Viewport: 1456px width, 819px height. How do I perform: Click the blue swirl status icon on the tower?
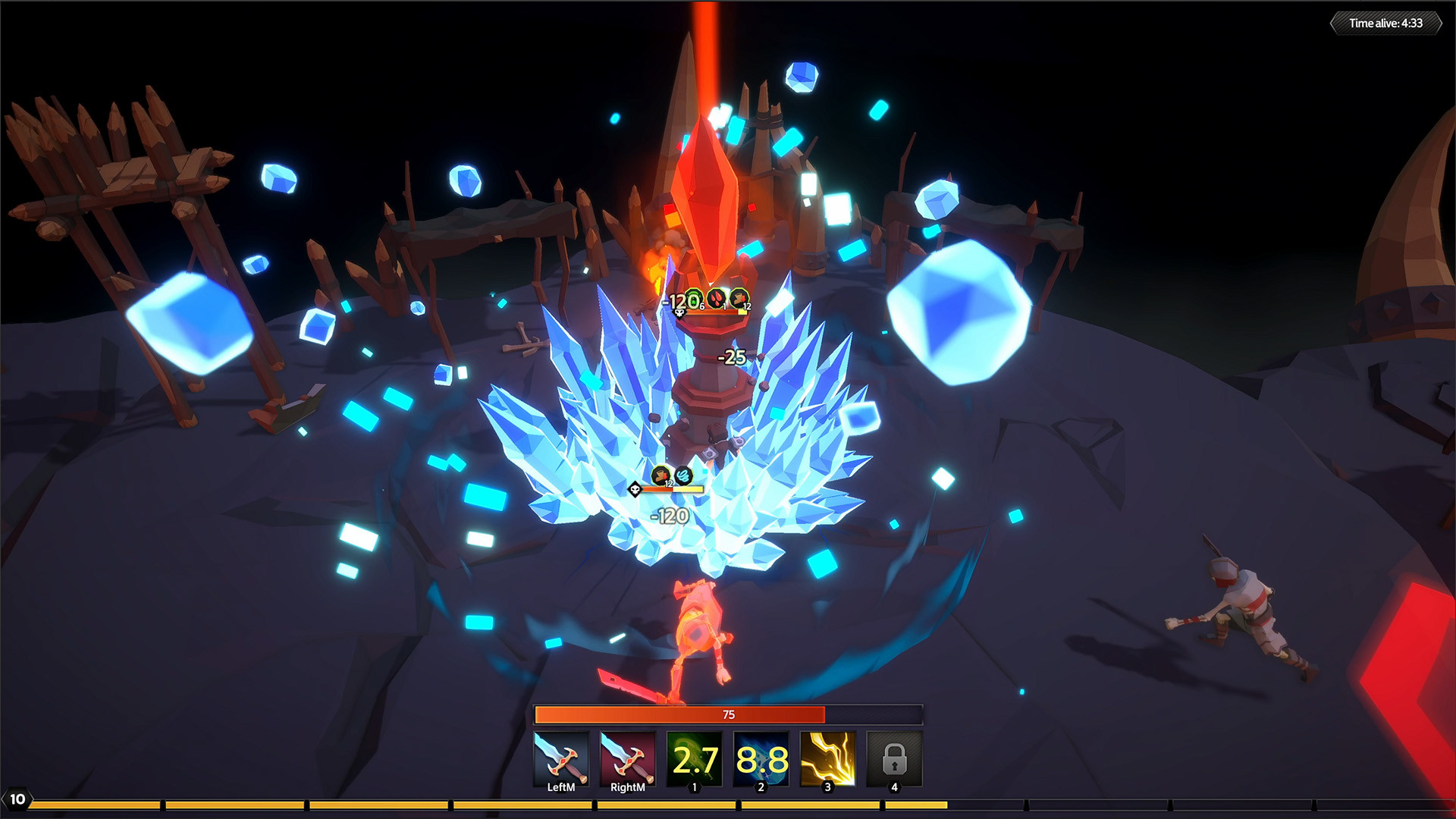pyautogui.click(x=683, y=475)
